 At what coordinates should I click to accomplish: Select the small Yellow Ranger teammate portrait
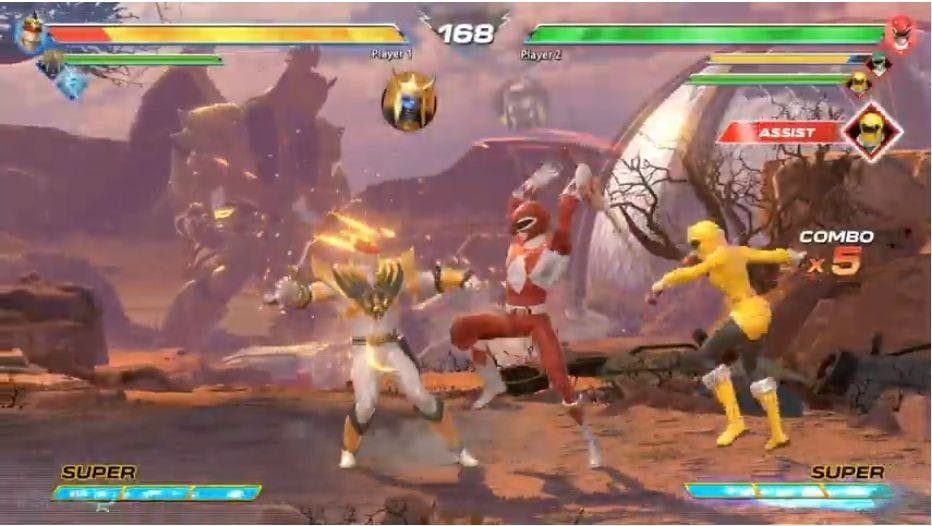coord(858,84)
